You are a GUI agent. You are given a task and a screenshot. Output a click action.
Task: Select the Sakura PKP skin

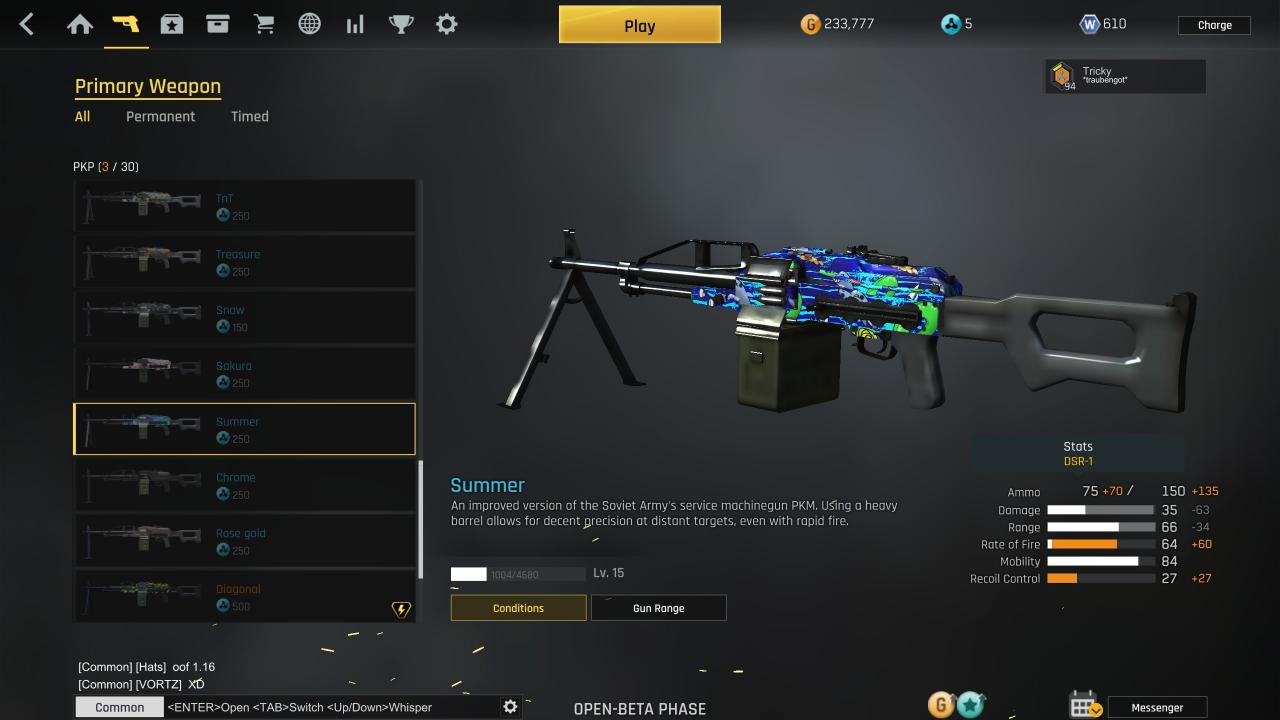(x=244, y=374)
